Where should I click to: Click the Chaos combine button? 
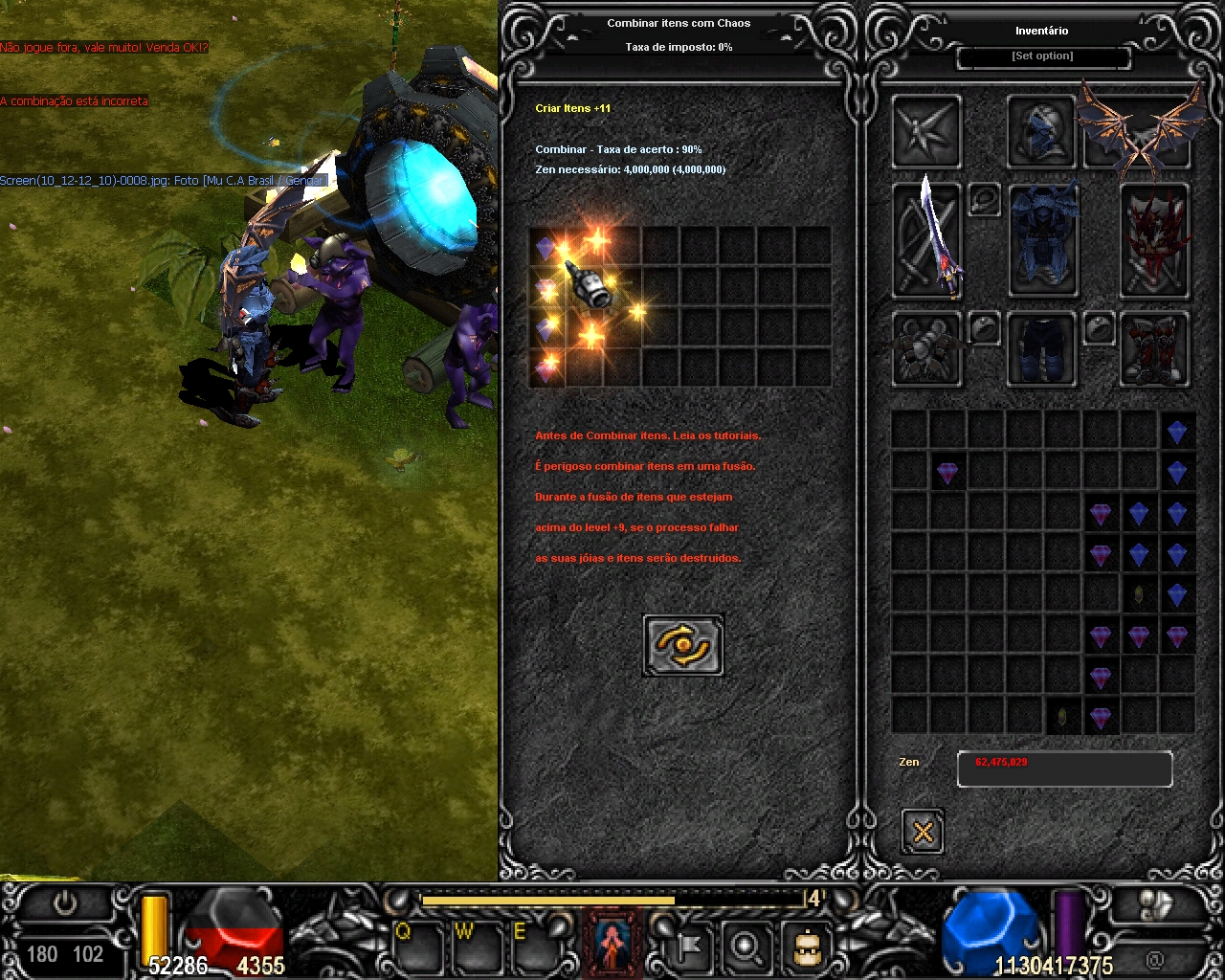pos(683,645)
